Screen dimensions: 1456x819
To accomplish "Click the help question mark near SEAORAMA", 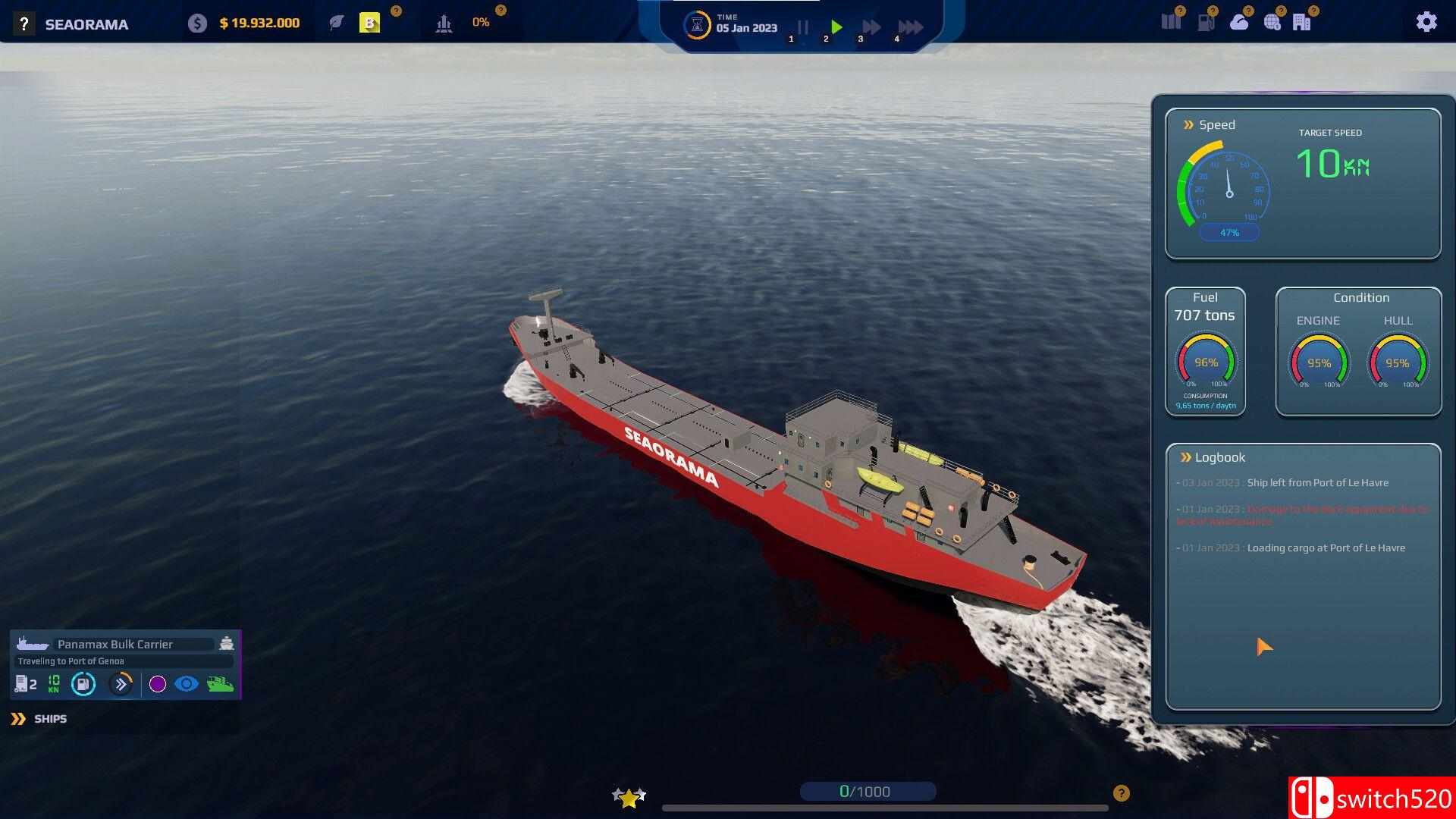I will pos(23,23).
